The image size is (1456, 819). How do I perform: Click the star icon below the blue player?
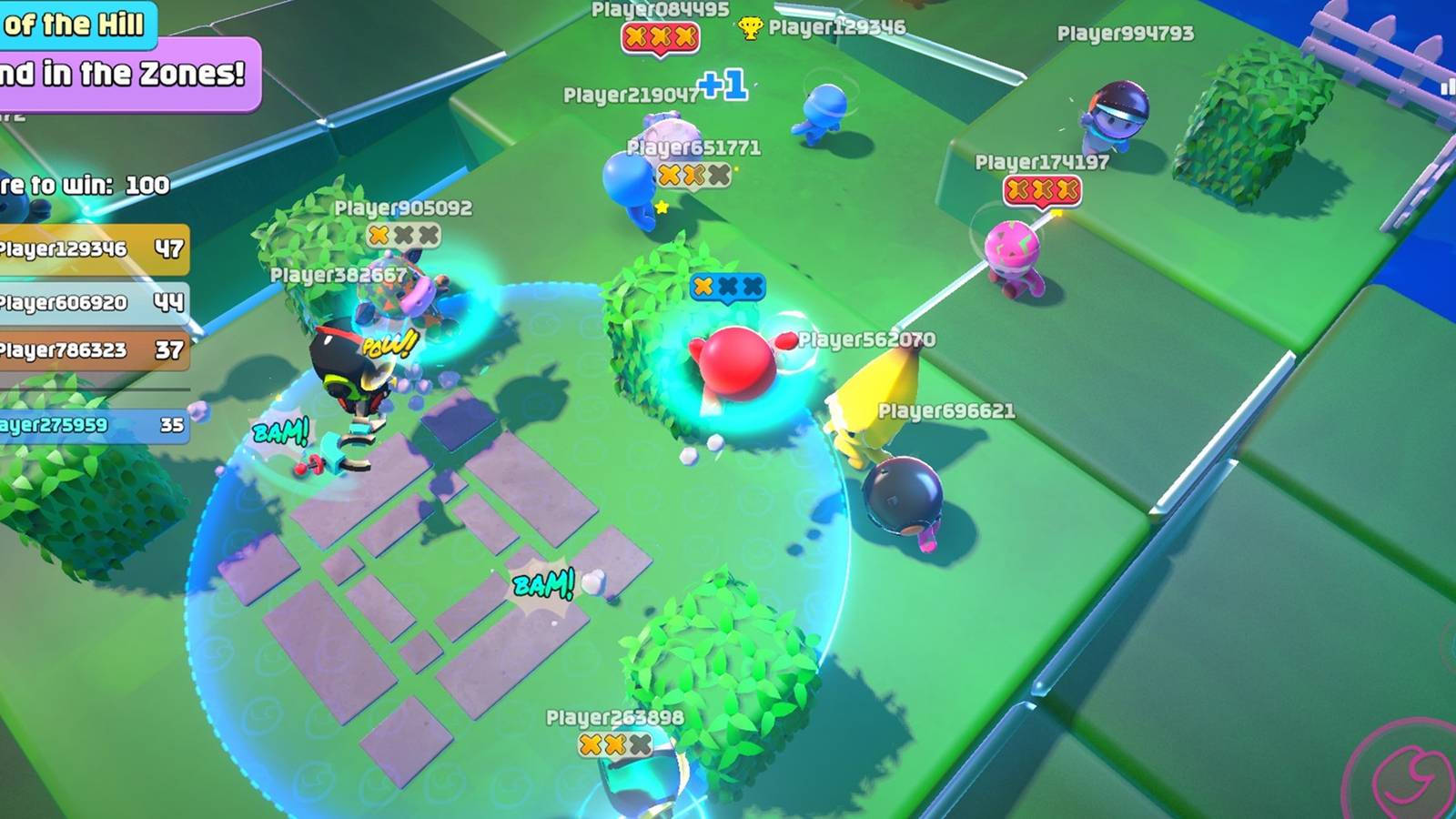[661, 207]
